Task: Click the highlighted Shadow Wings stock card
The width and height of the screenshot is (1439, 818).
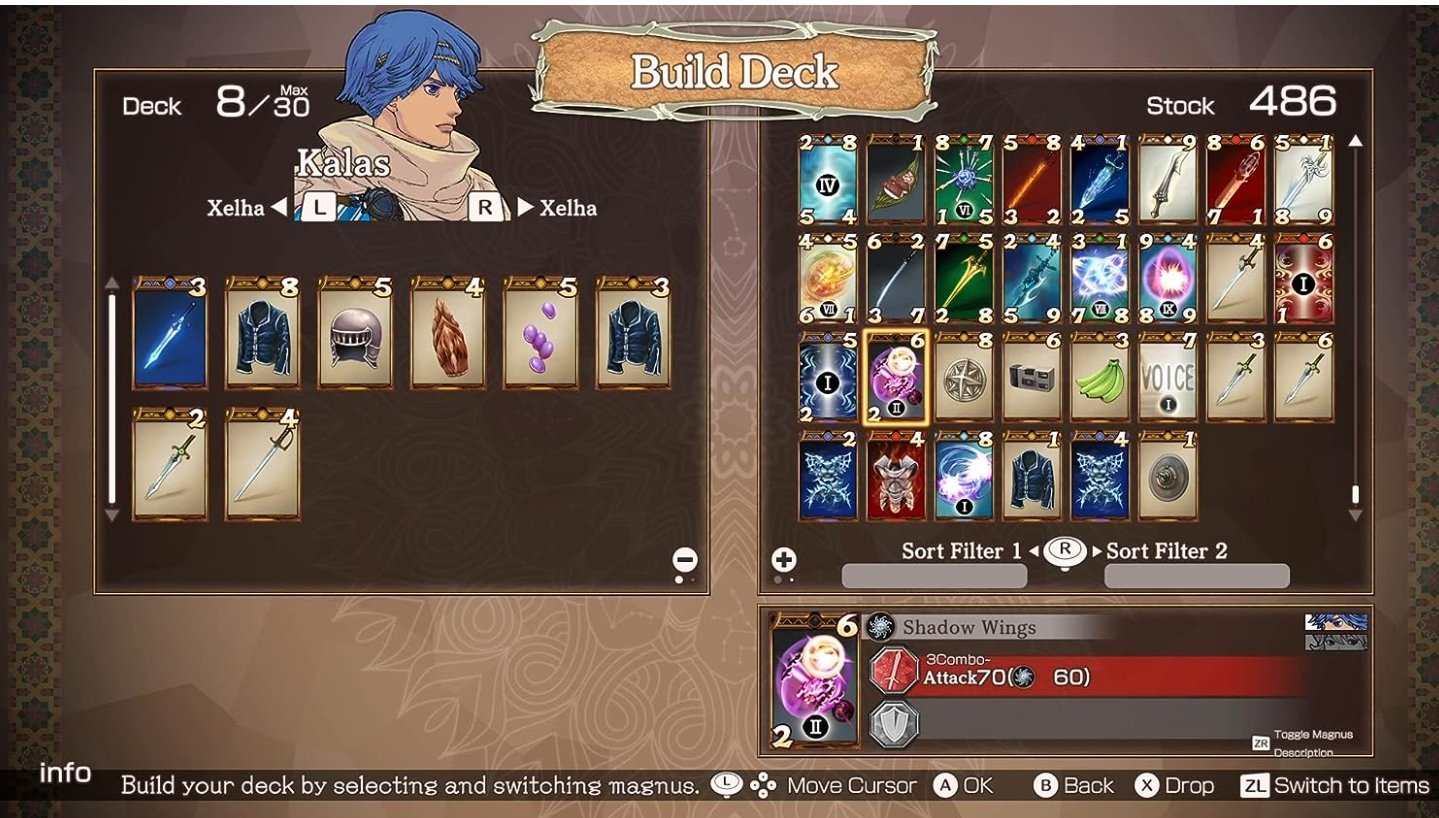Action: pos(896,375)
